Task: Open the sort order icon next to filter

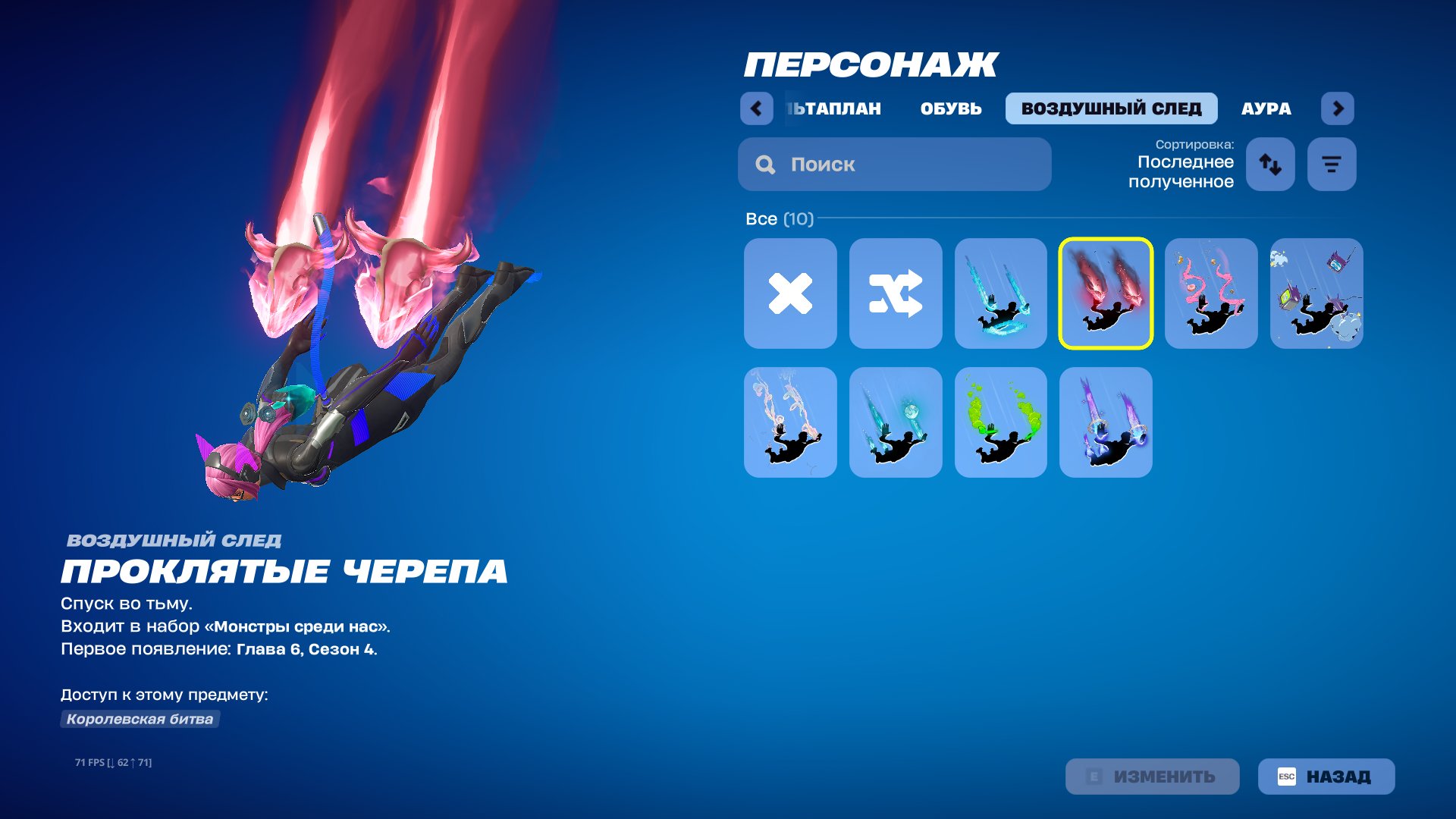Action: point(1270,165)
